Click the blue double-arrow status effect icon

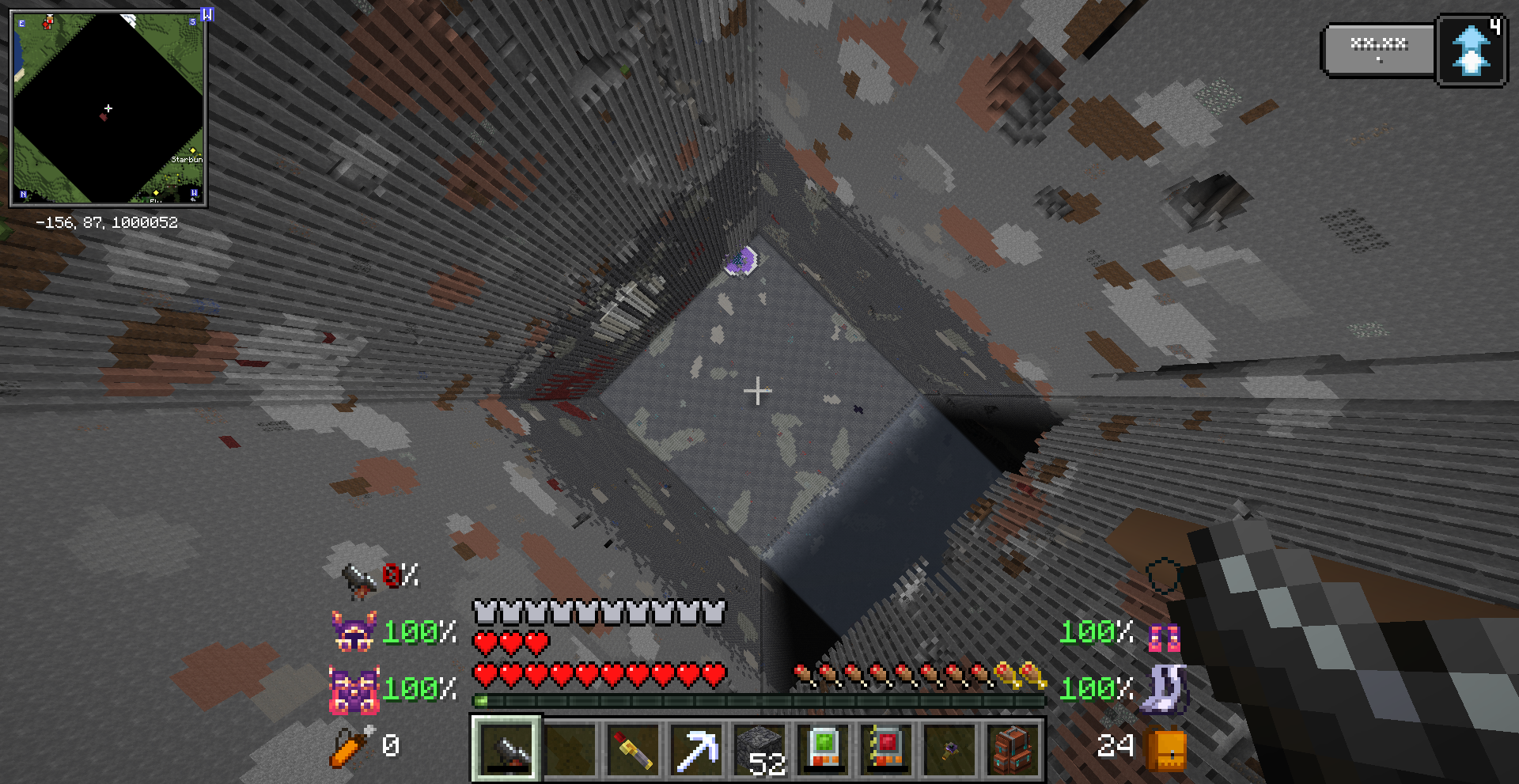point(1471,50)
